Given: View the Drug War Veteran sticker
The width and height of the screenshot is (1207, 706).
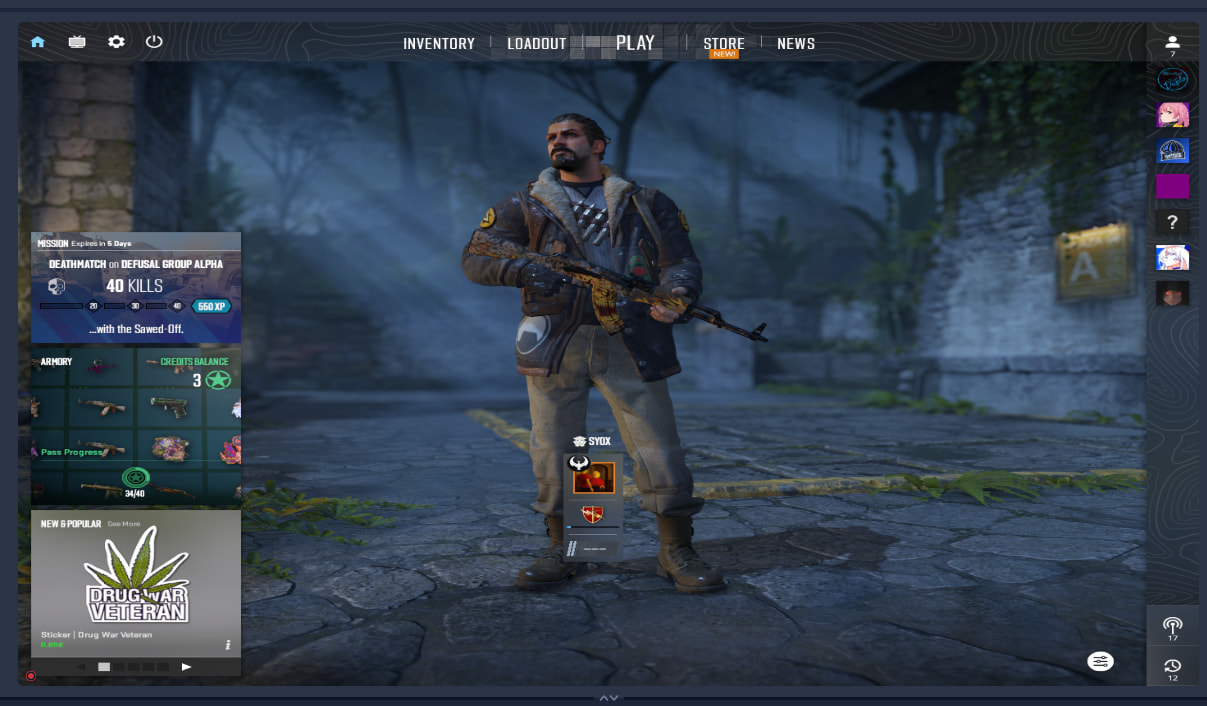Looking at the screenshot, I should [136, 580].
